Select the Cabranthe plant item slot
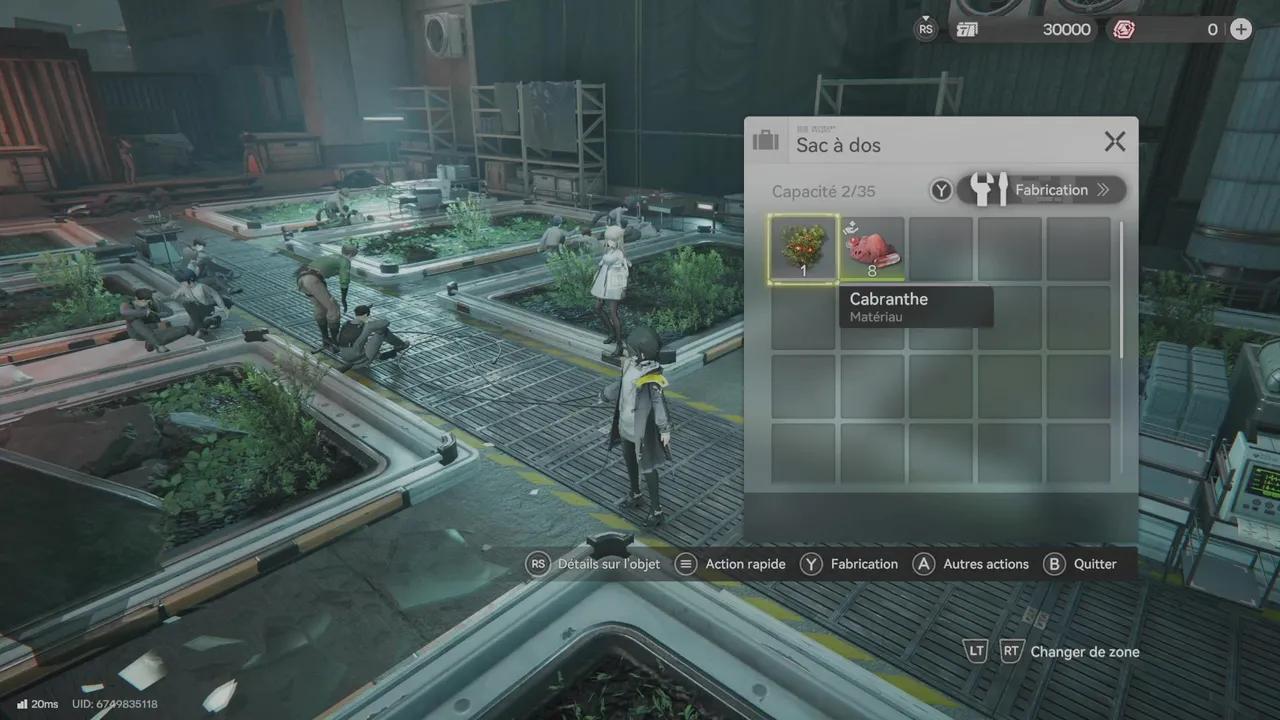Screen dimensions: 1280x720 pos(803,249)
